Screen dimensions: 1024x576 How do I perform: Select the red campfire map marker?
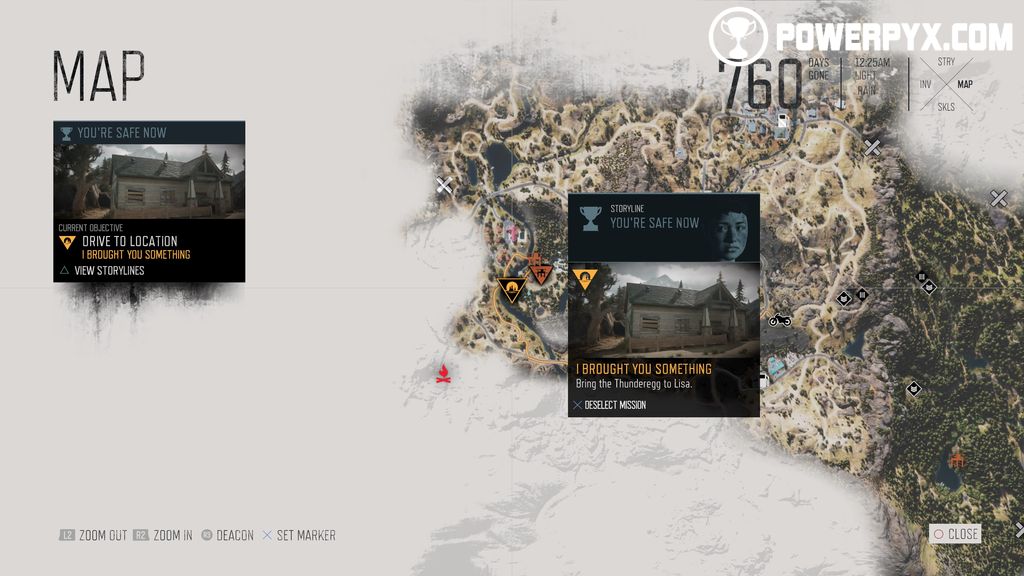click(x=443, y=374)
